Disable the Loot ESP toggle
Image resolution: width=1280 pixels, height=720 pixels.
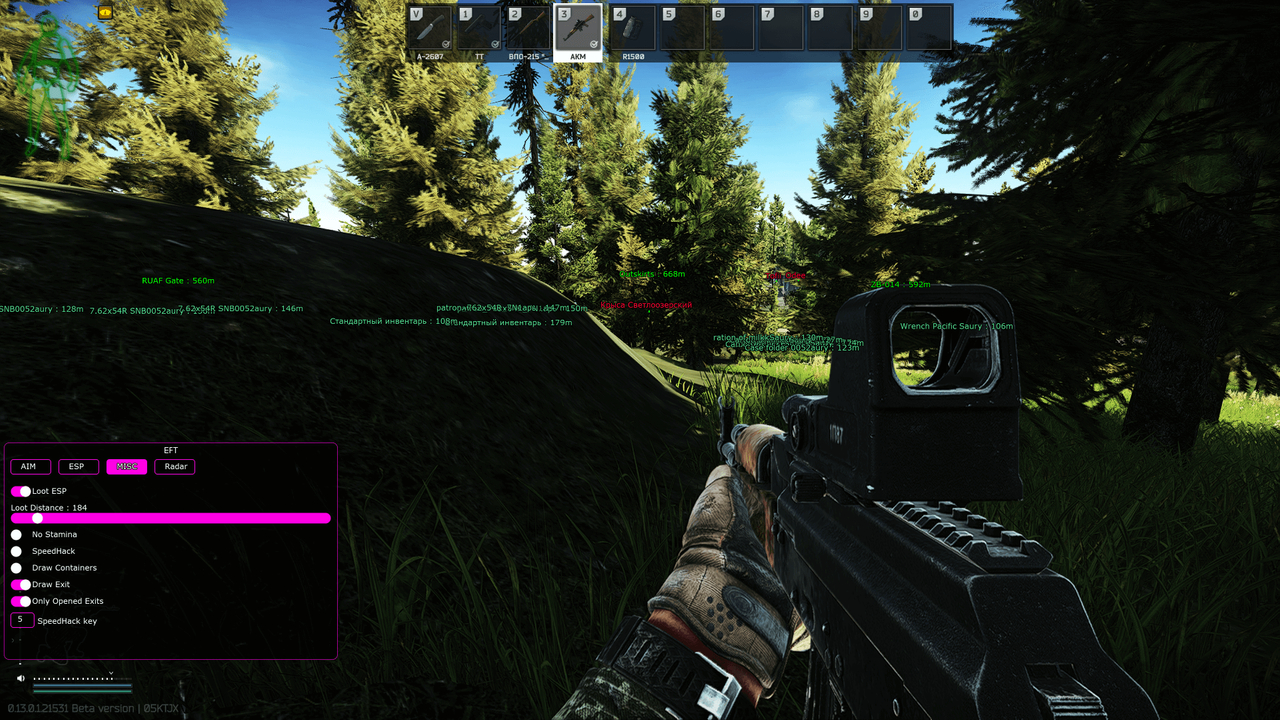click(x=20, y=491)
